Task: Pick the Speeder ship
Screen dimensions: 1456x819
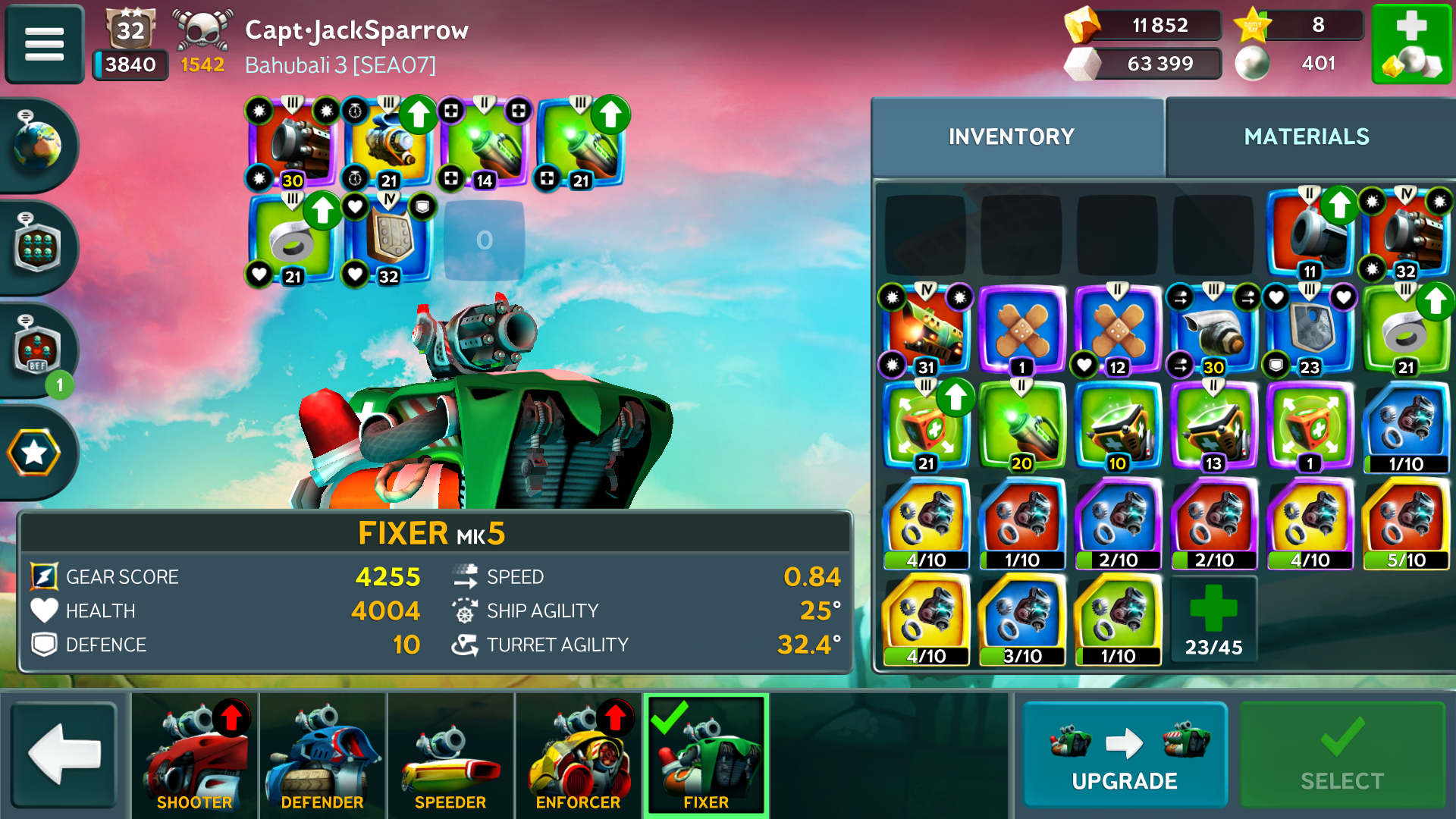Action: coord(450,755)
